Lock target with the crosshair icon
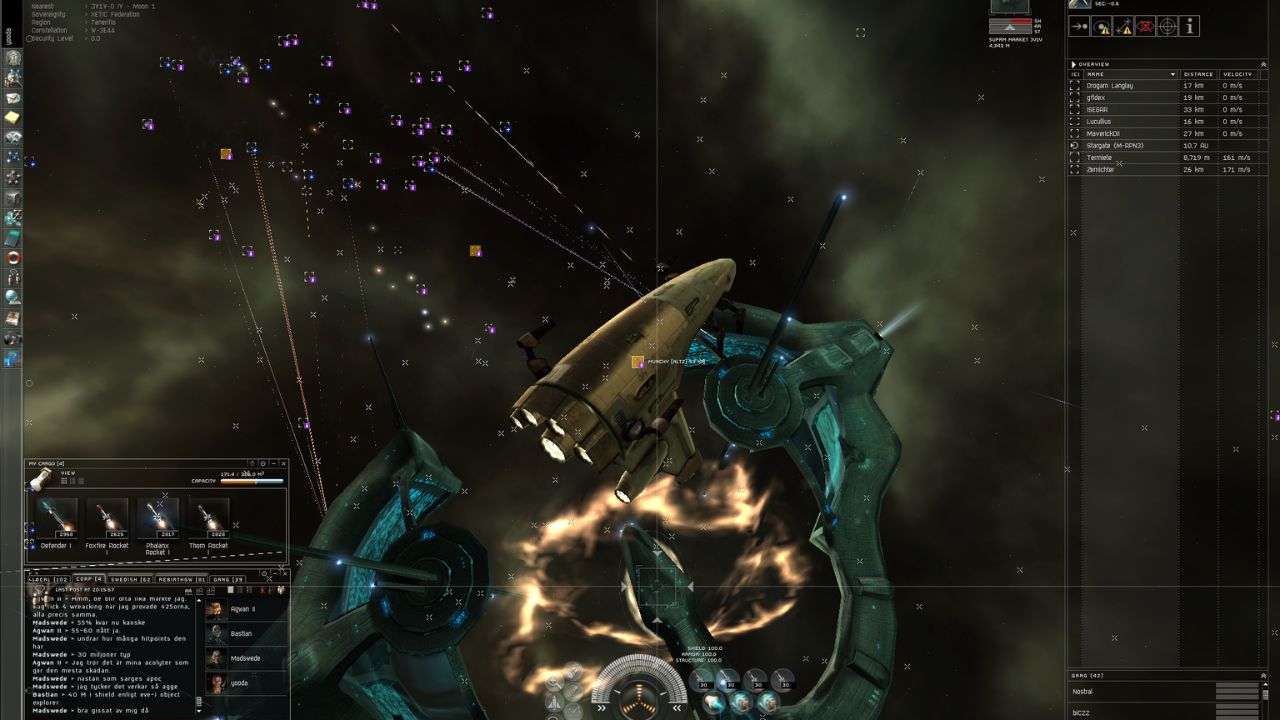This screenshot has height=720, width=1280. click(x=1167, y=27)
